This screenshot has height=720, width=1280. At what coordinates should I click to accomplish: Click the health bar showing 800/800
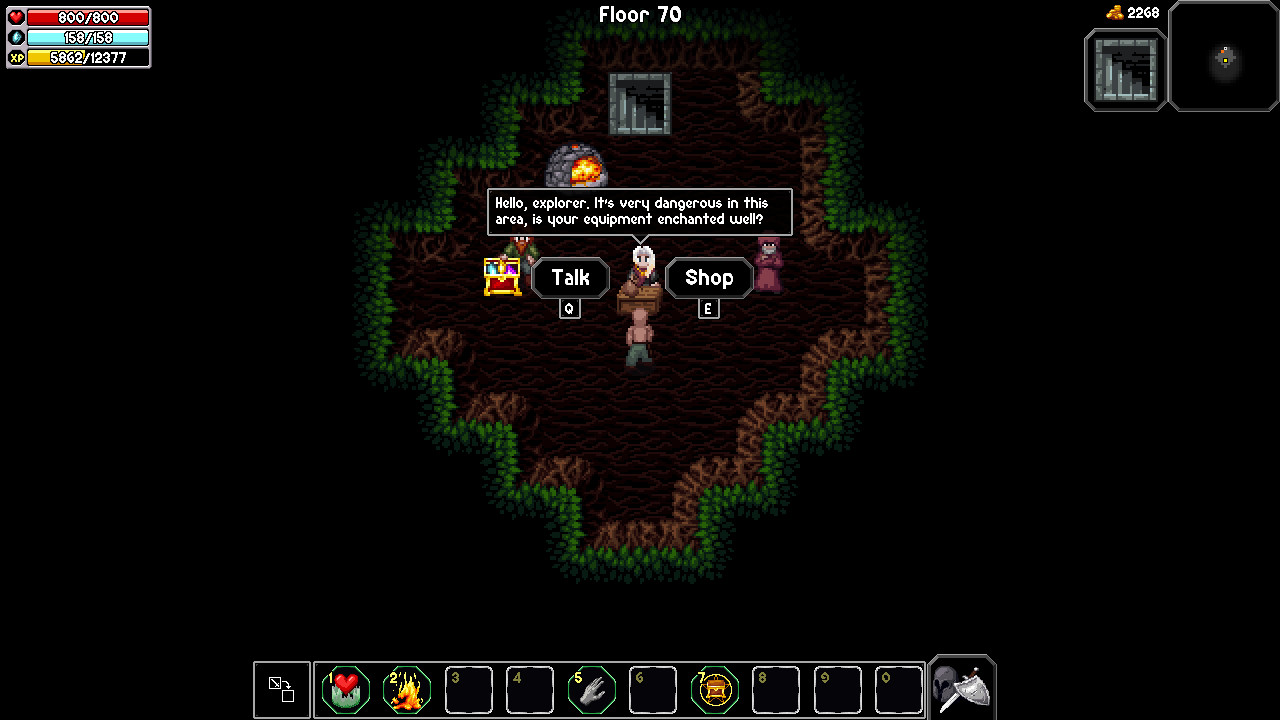[x=88, y=17]
